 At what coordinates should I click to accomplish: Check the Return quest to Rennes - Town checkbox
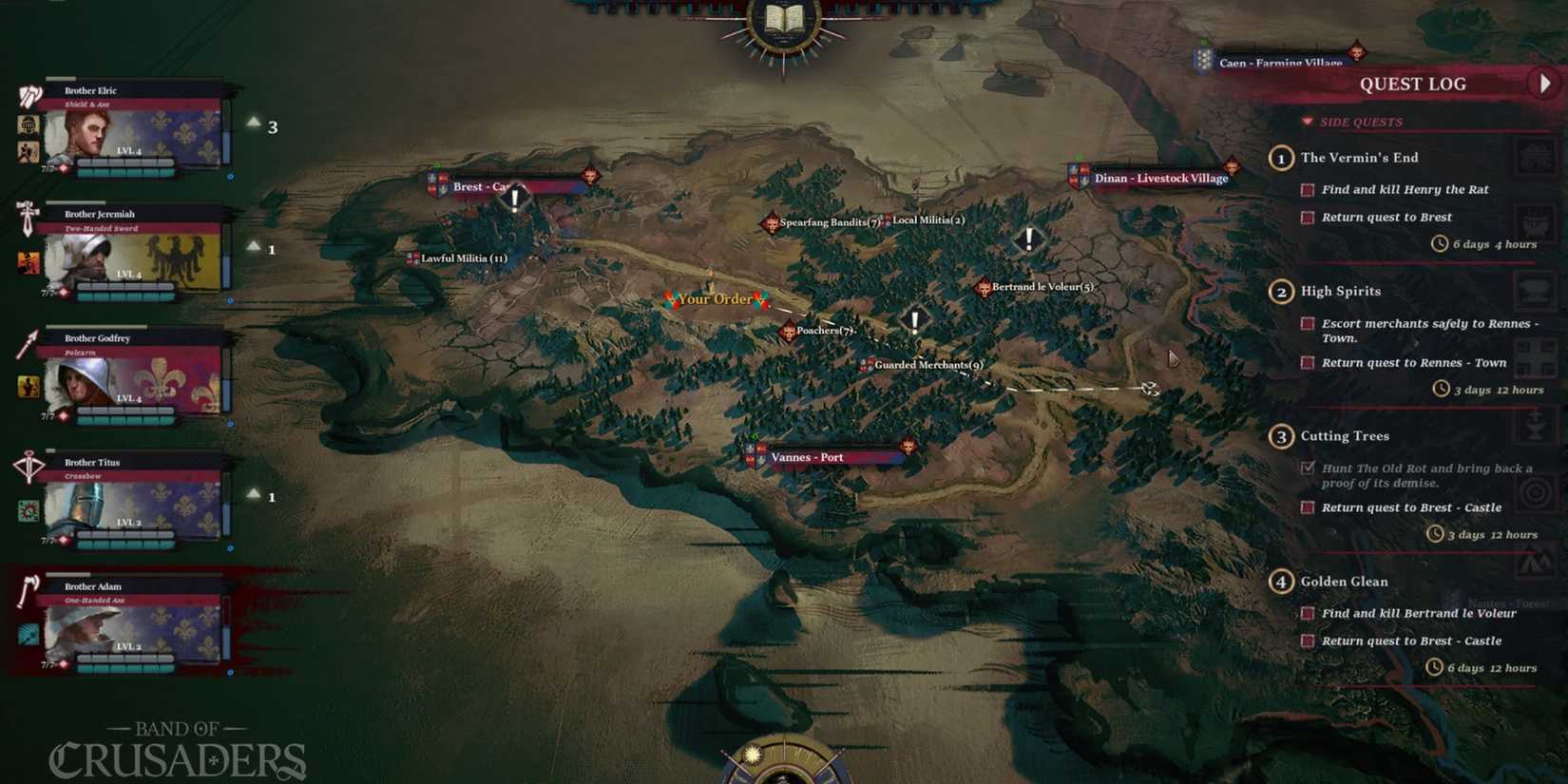[1307, 363]
